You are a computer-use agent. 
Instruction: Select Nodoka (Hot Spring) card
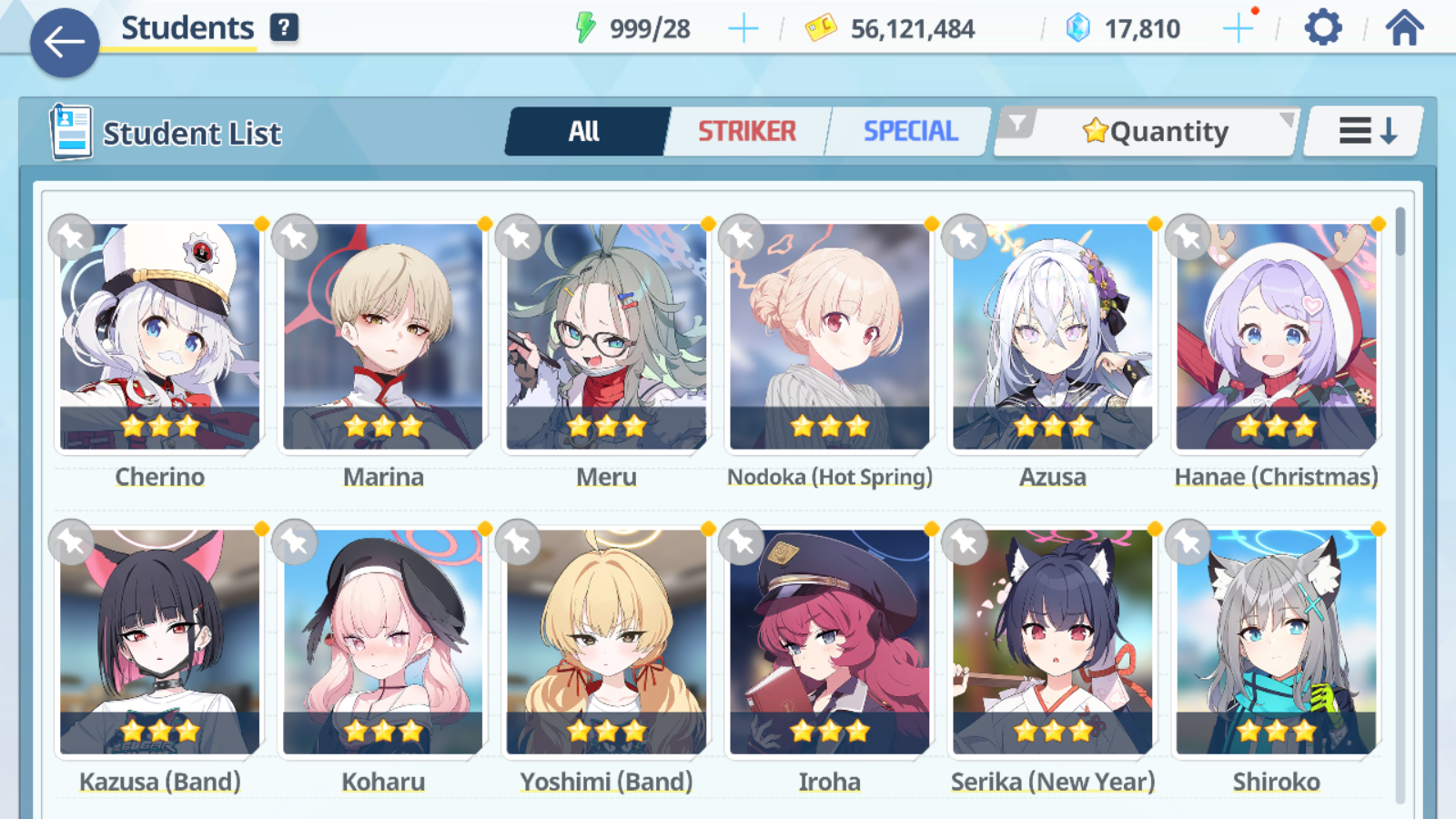tap(829, 337)
